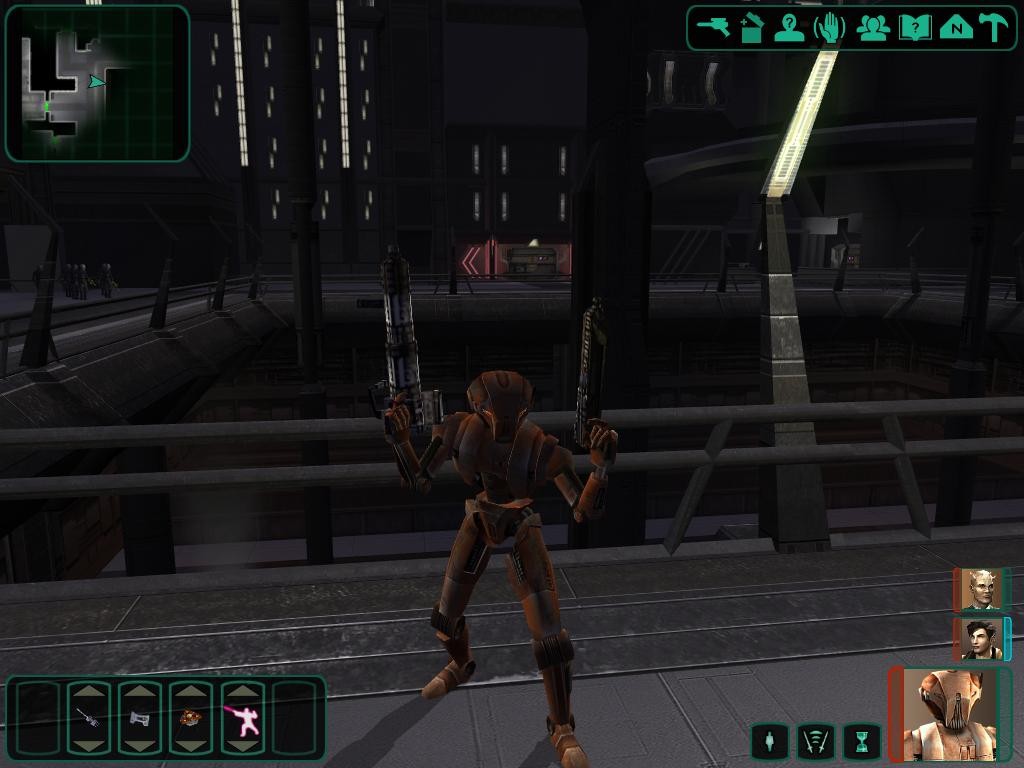Switch to the dark-haired man party portrait
The height and width of the screenshot is (768, 1024).
pos(981,639)
